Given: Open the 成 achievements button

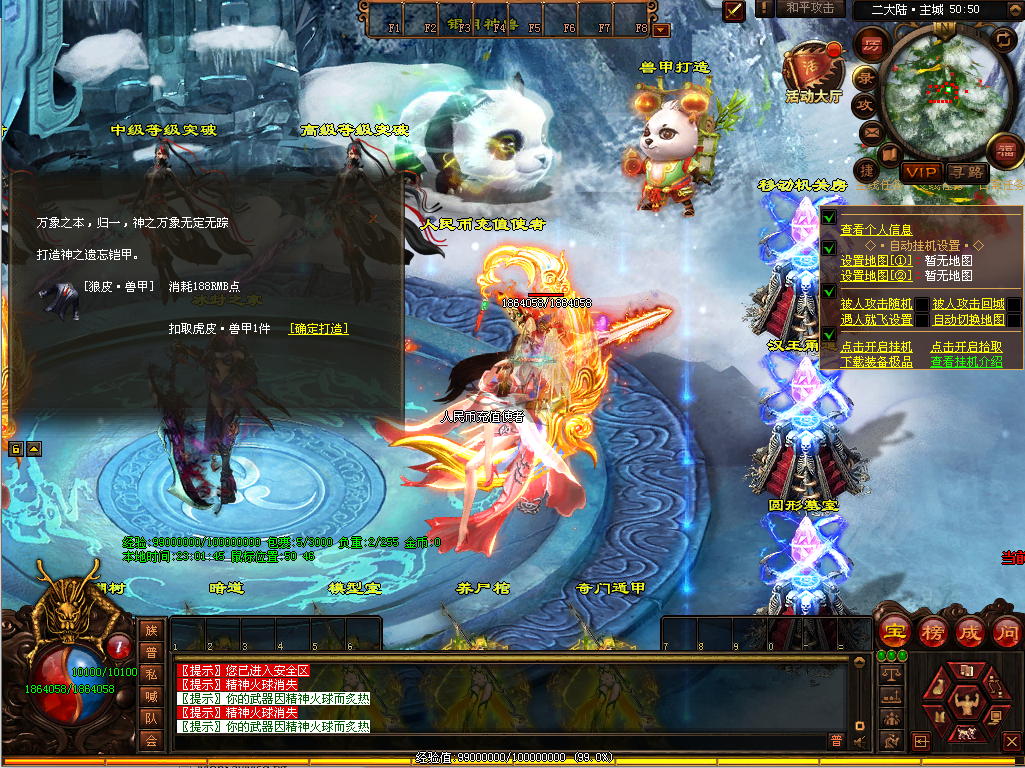Looking at the screenshot, I should coord(970,632).
